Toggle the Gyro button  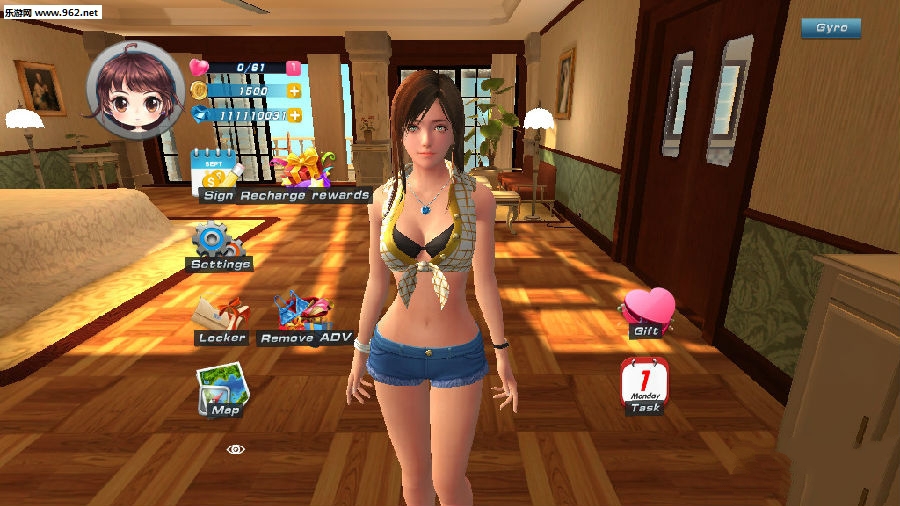tap(830, 28)
